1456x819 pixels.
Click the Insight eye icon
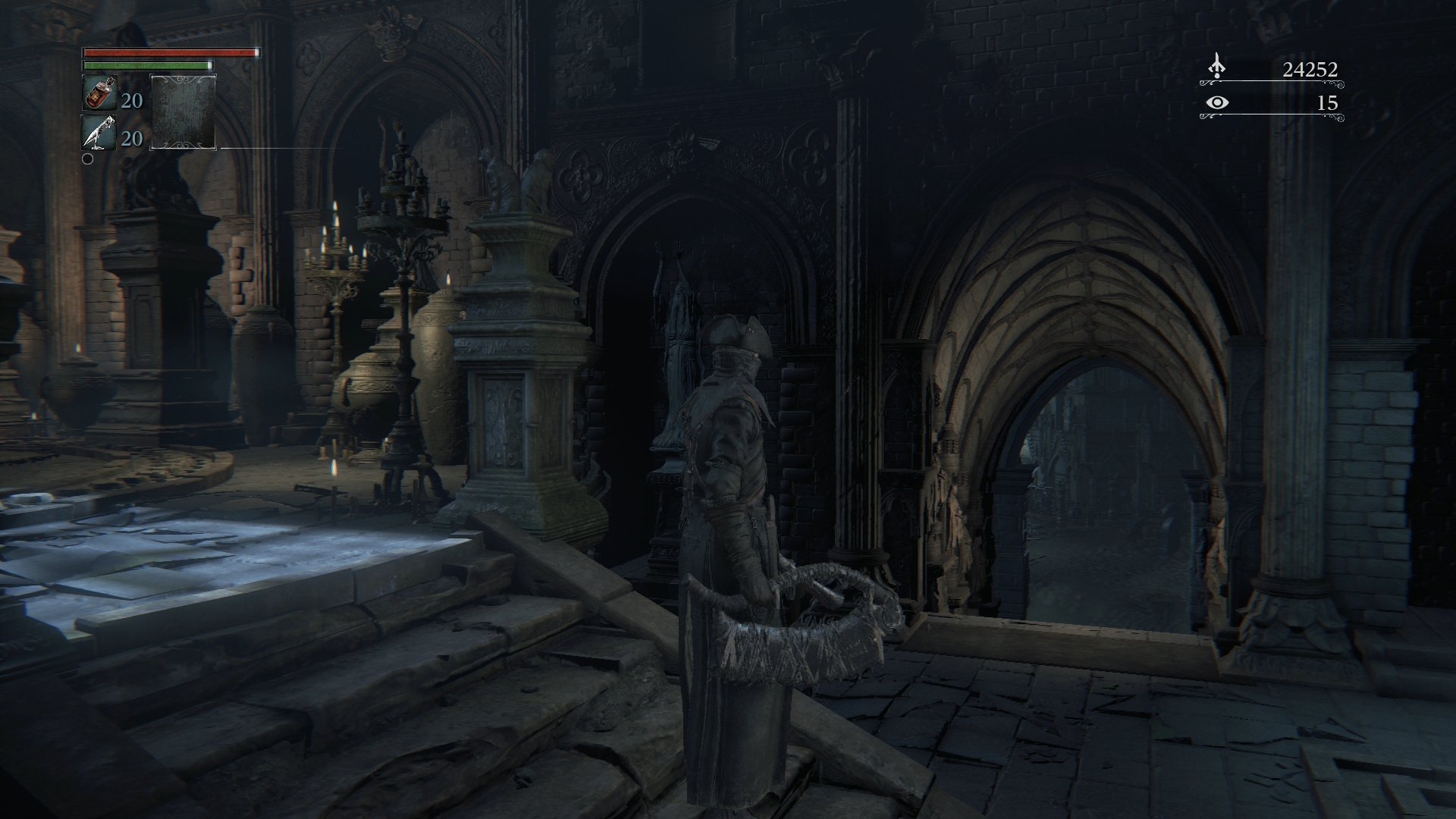click(x=1217, y=102)
